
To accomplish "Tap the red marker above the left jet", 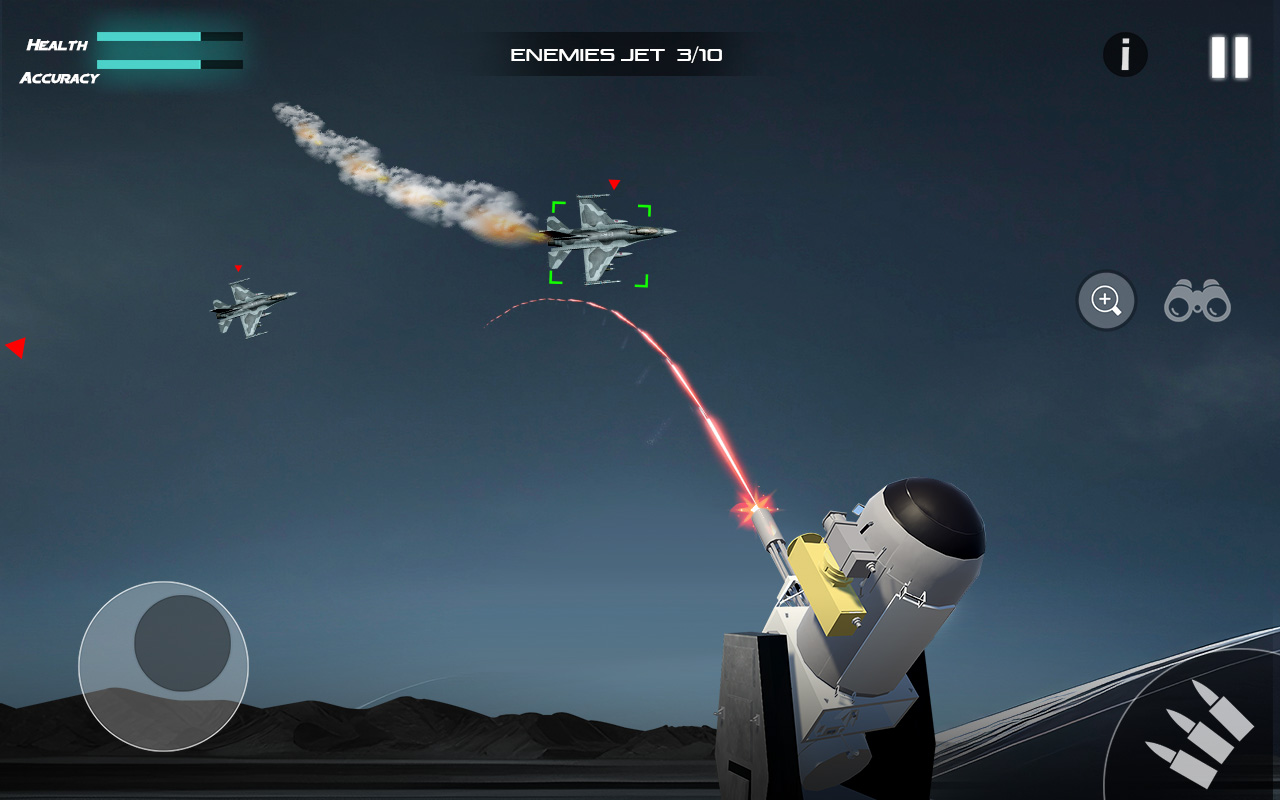I will pyautogui.click(x=238, y=268).
